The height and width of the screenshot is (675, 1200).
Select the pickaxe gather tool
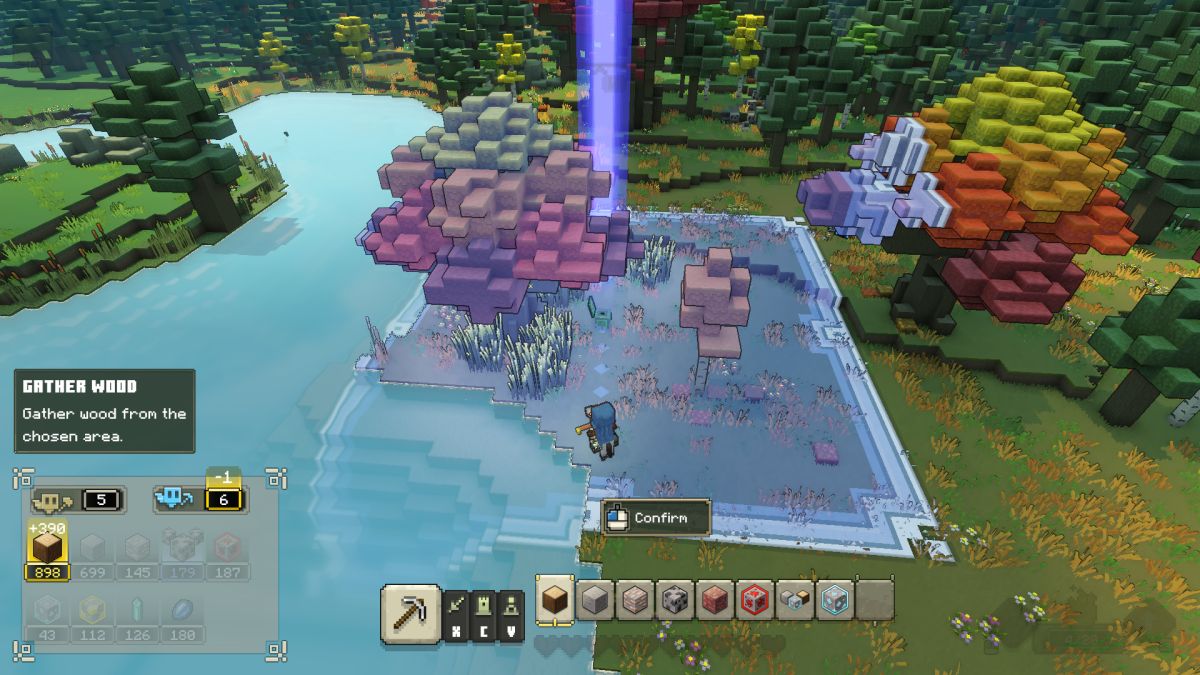(410, 613)
